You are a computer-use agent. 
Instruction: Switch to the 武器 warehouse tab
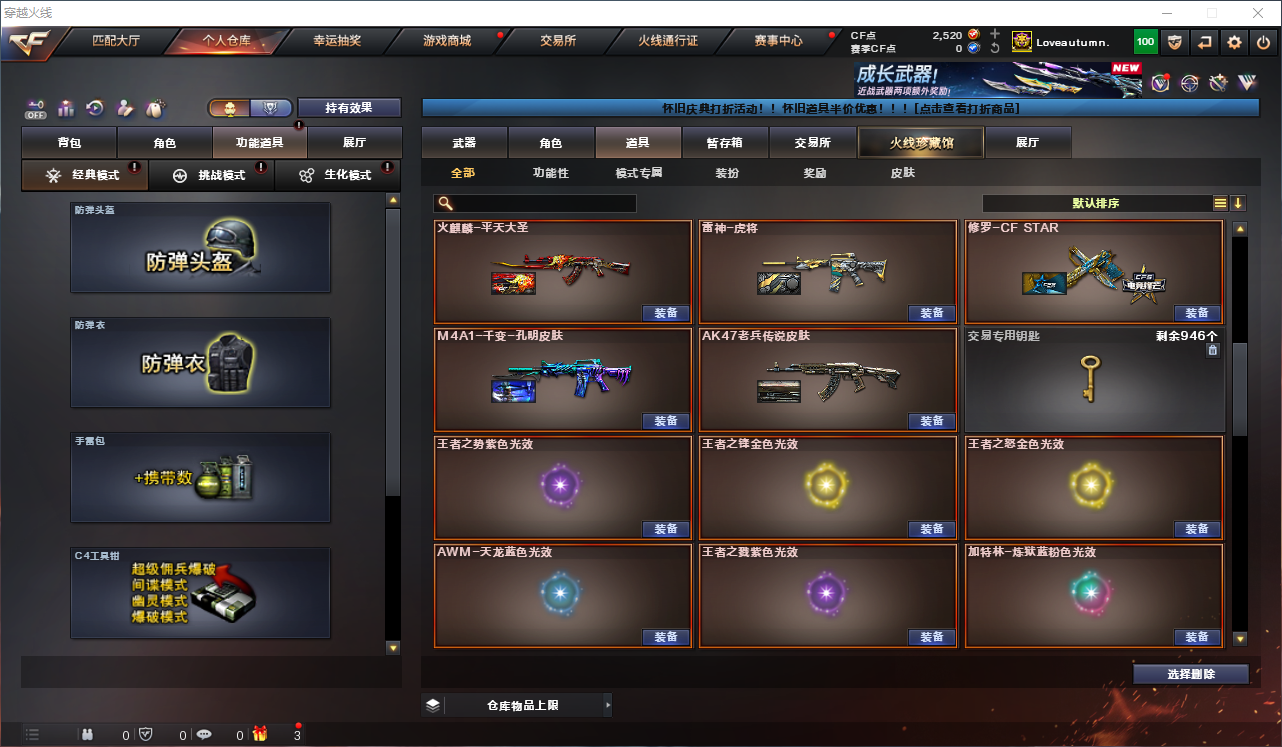(x=464, y=143)
